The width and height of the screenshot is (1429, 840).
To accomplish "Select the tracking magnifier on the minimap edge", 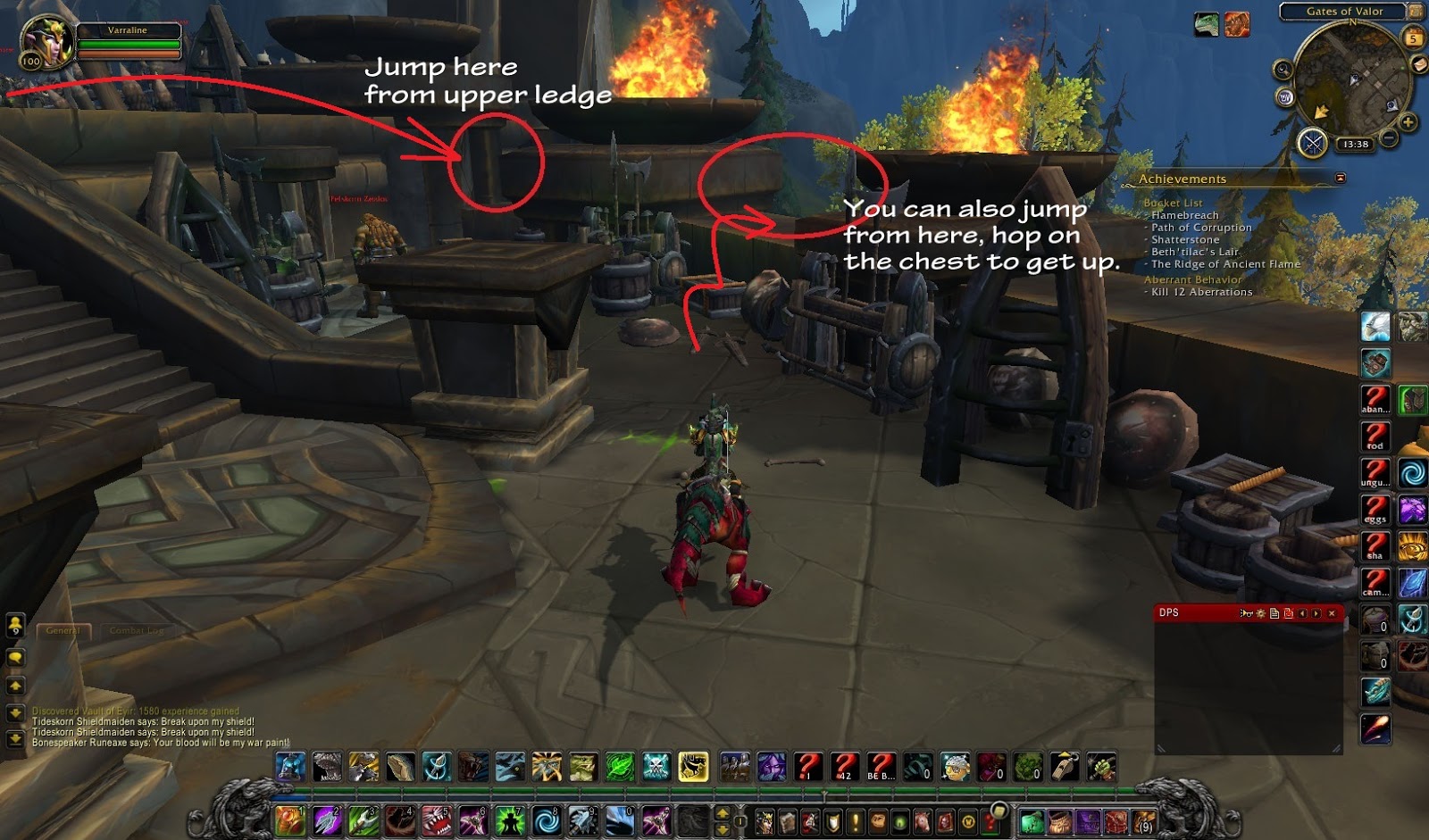I will click(x=1283, y=69).
